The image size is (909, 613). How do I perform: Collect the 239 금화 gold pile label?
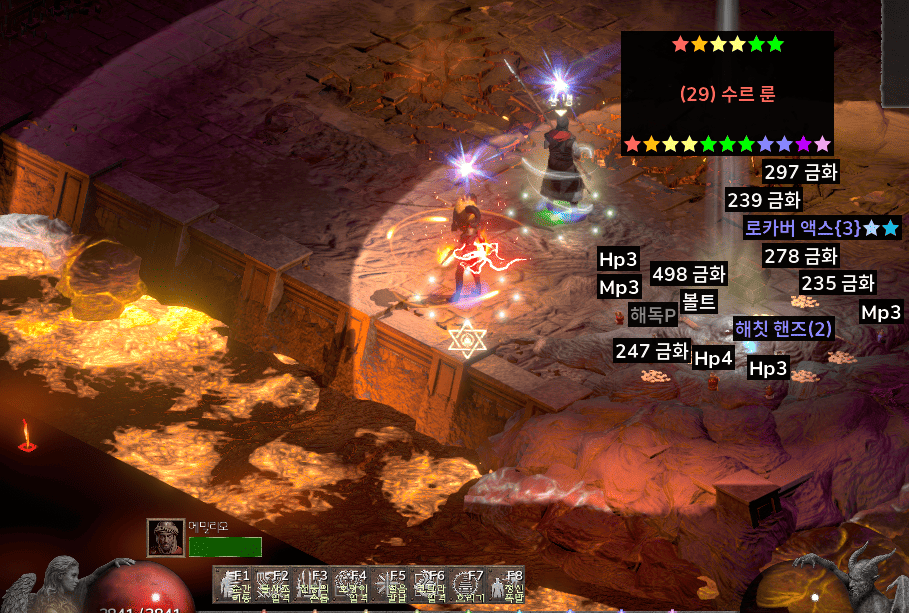(x=764, y=199)
